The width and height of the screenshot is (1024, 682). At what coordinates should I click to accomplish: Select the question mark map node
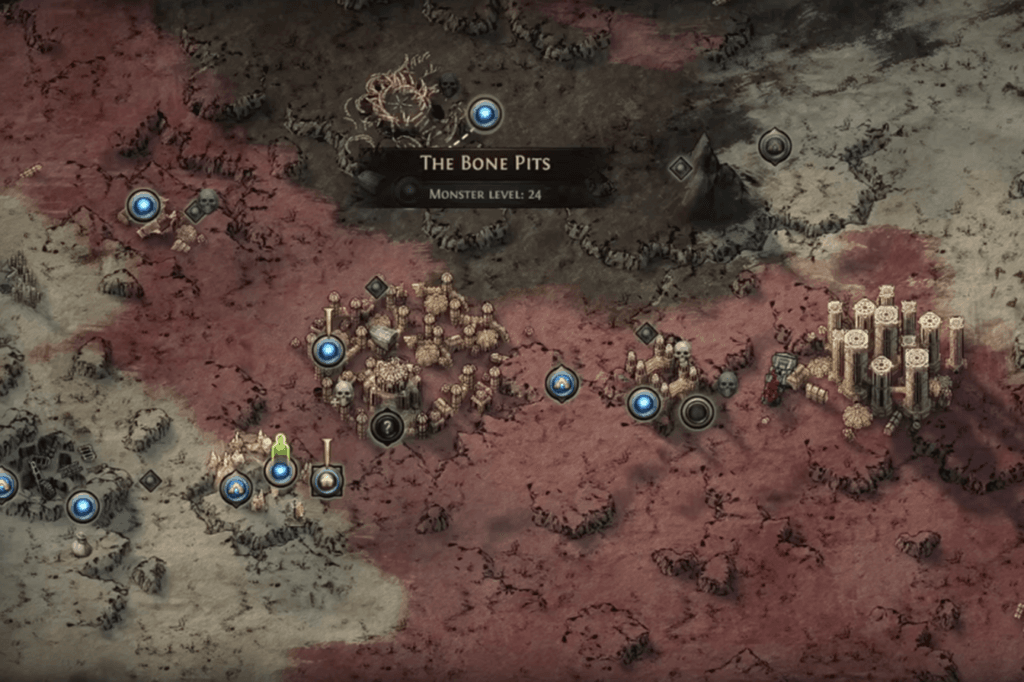(387, 427)
